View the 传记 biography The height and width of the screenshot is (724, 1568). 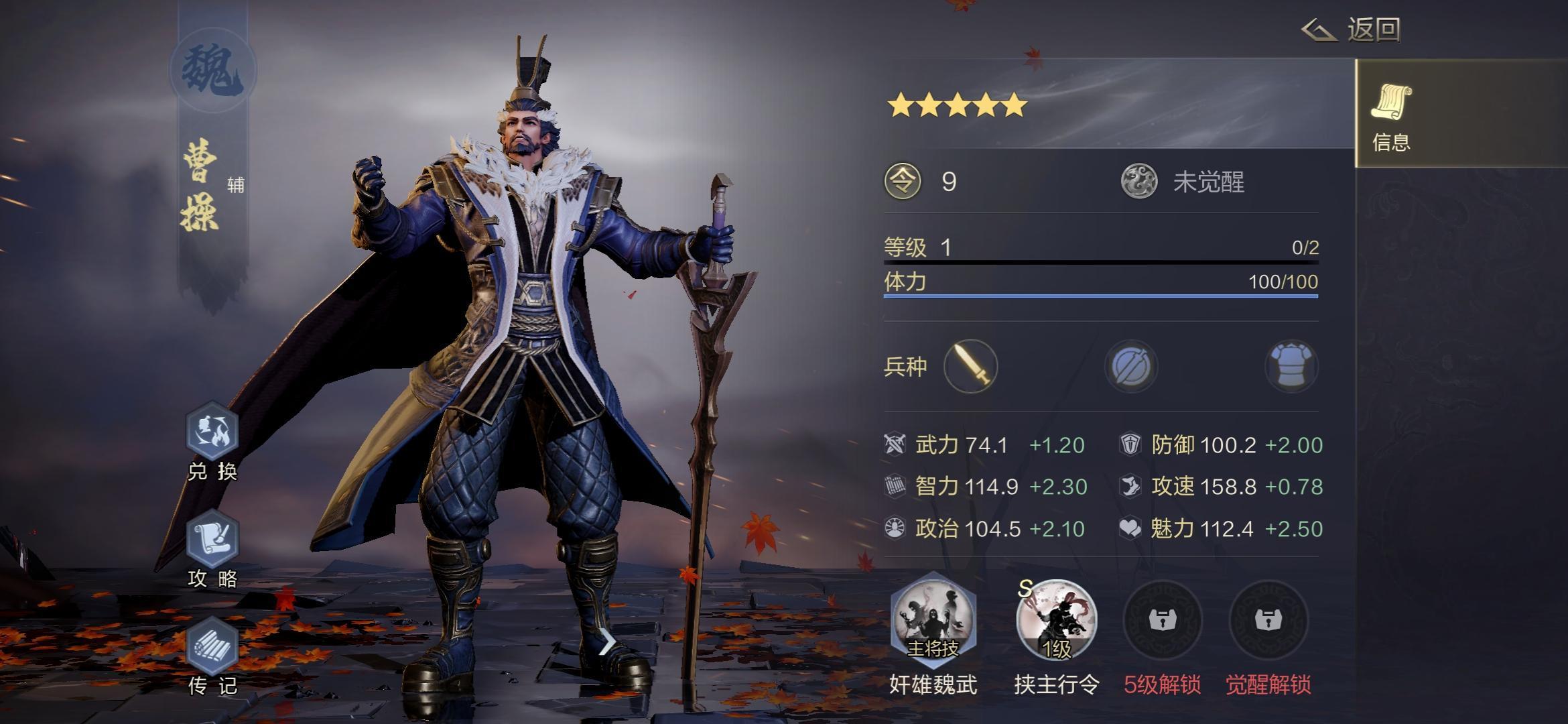point(212,648)
